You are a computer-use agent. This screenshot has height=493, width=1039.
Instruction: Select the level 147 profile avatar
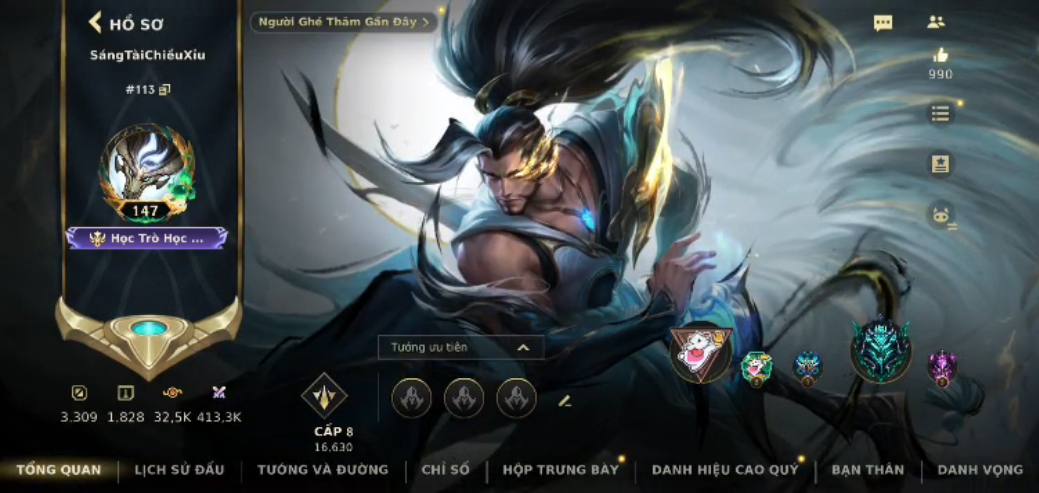146,172
